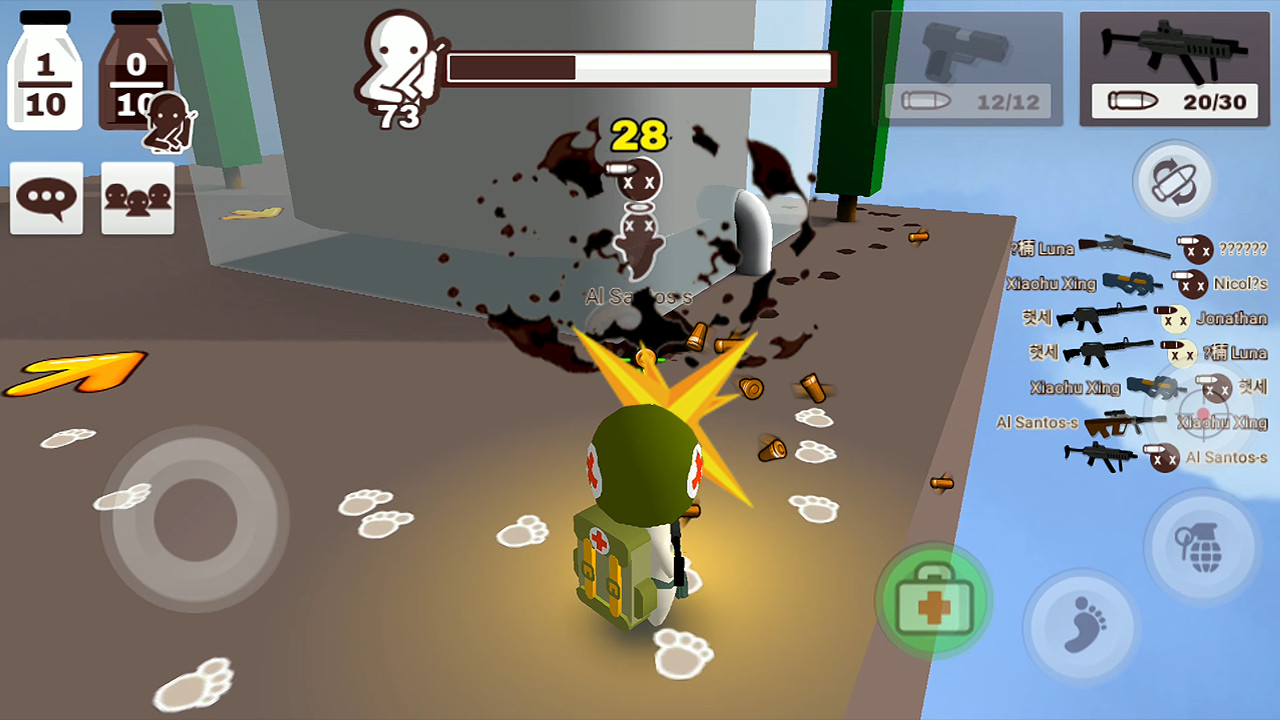Open the team members panel icon

(137, 197)
